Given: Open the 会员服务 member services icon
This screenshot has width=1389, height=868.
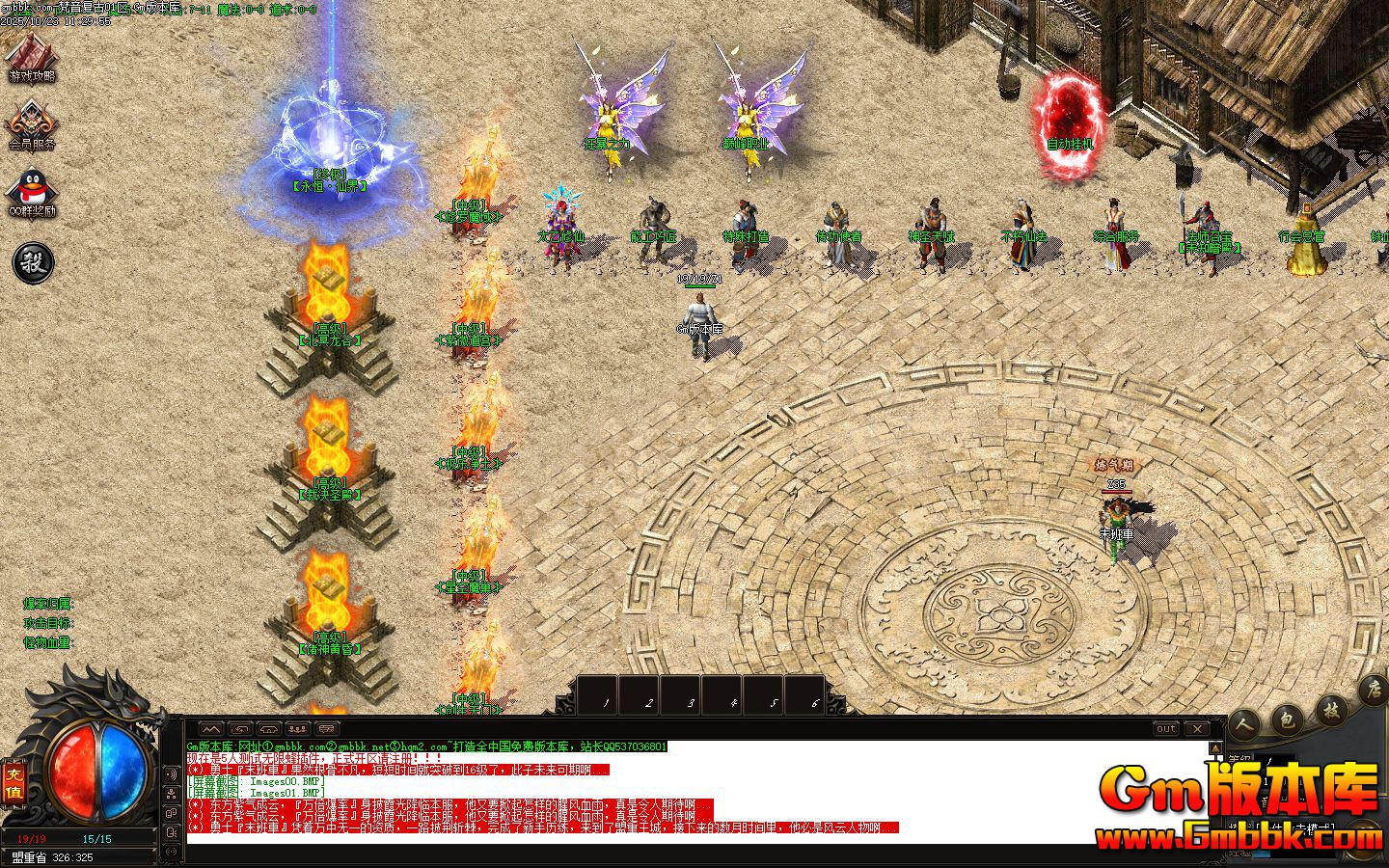Looking at the screenshot, I should tap(32, 124).
